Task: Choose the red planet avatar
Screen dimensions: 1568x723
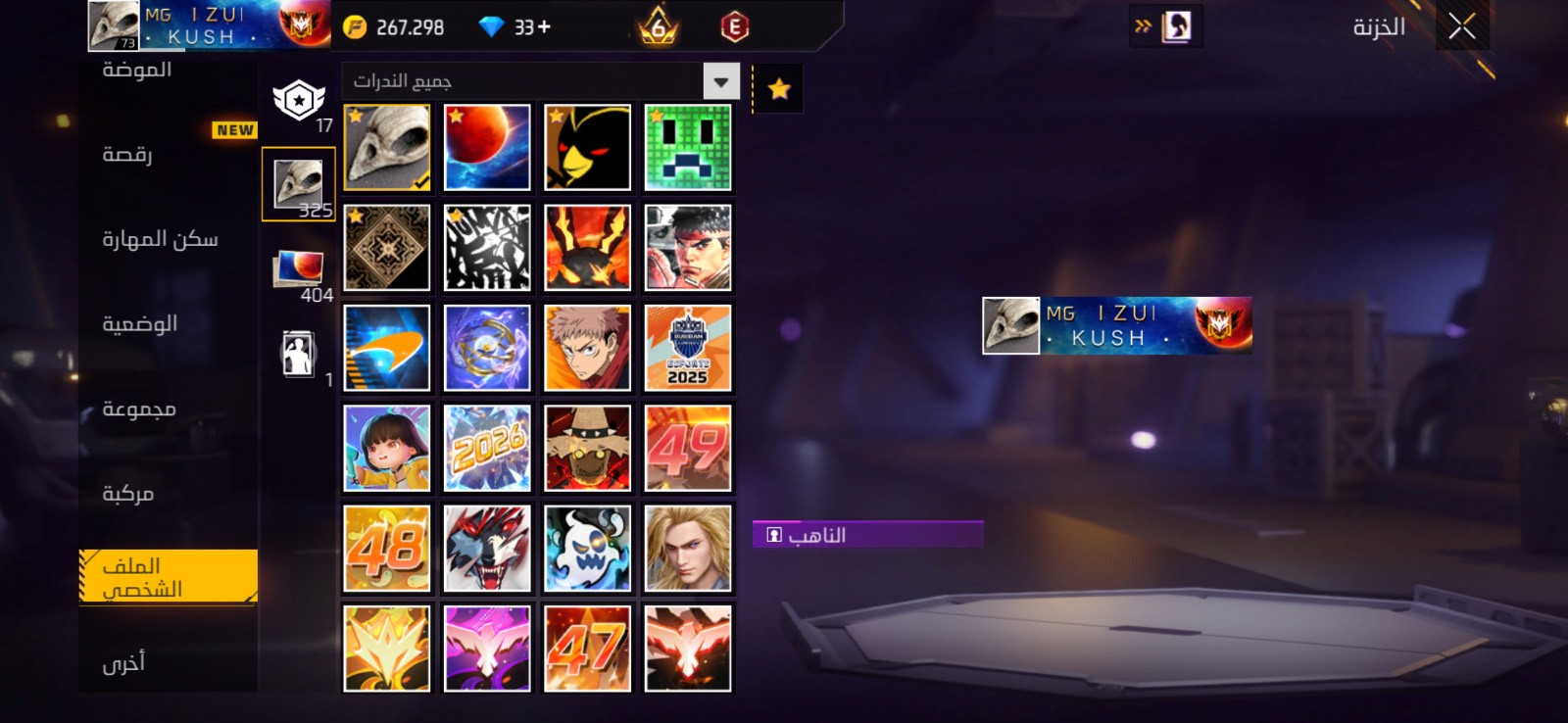Action: click(487, 147)
